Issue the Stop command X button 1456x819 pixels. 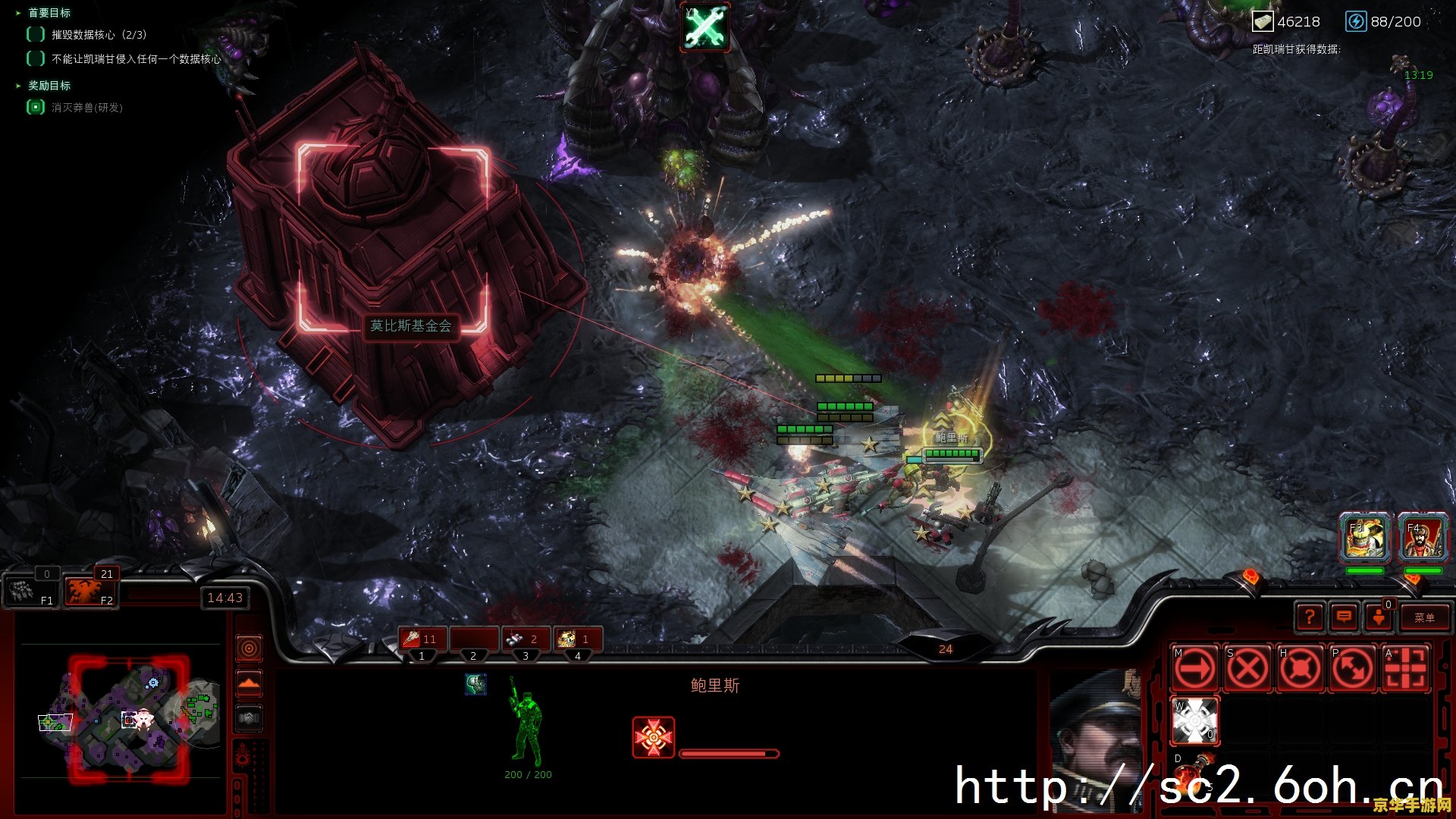coord(1248,669)
